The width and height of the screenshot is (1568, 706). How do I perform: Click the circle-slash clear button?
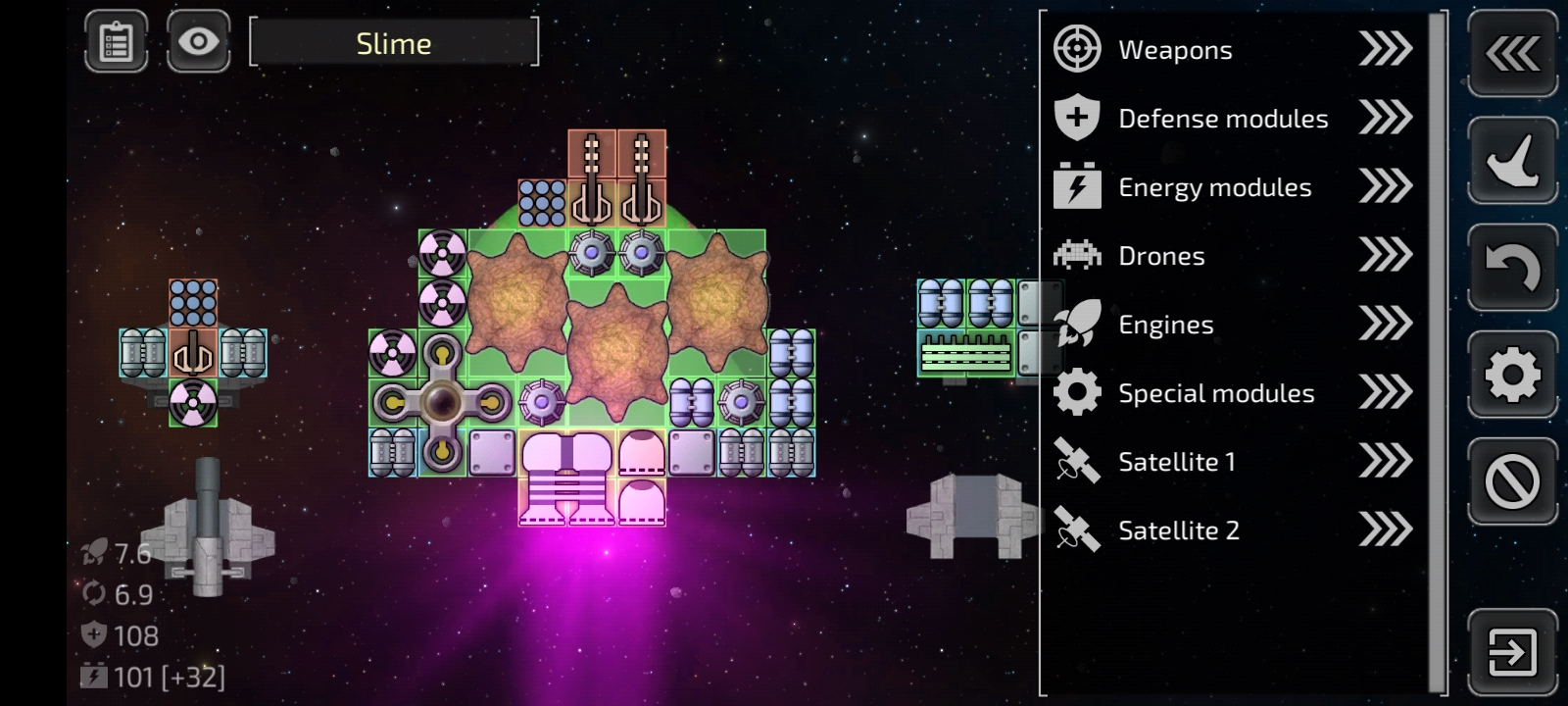1512,481
